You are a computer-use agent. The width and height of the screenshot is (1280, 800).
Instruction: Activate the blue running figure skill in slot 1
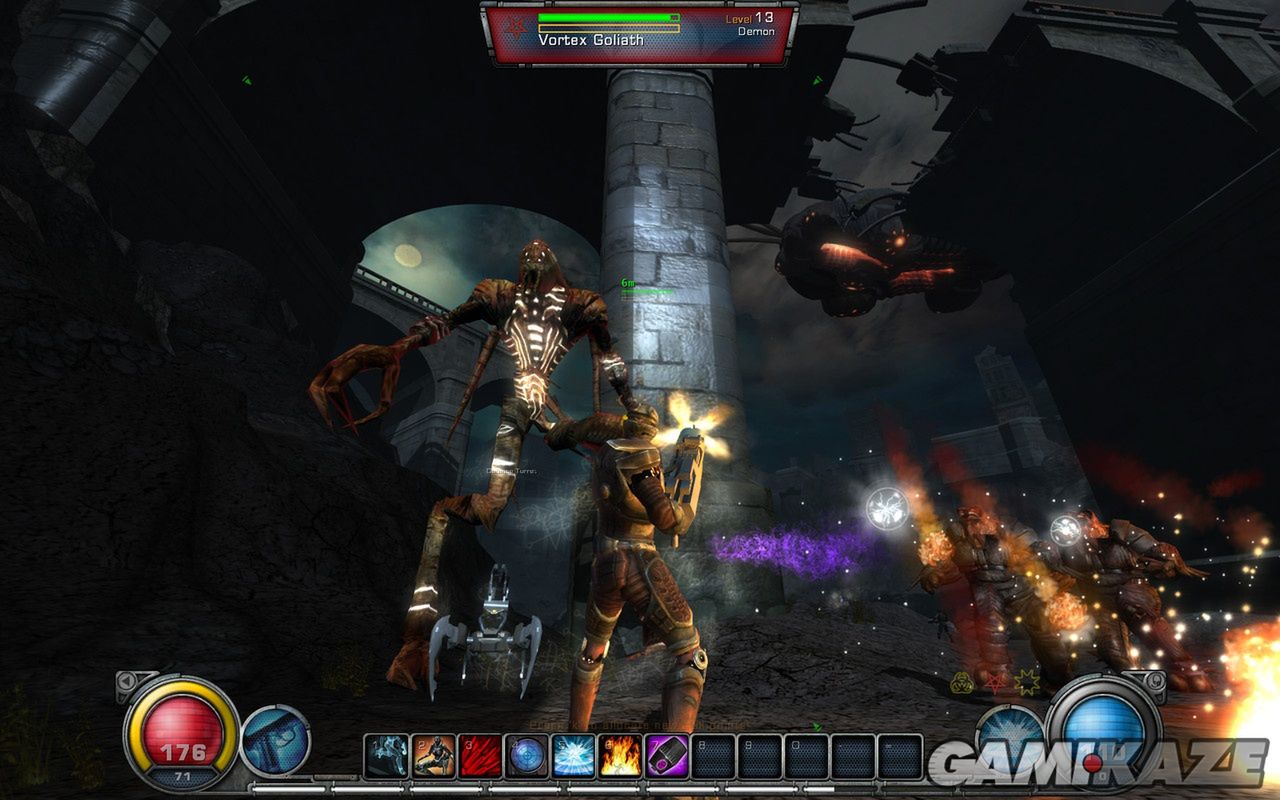coord(385,756)
